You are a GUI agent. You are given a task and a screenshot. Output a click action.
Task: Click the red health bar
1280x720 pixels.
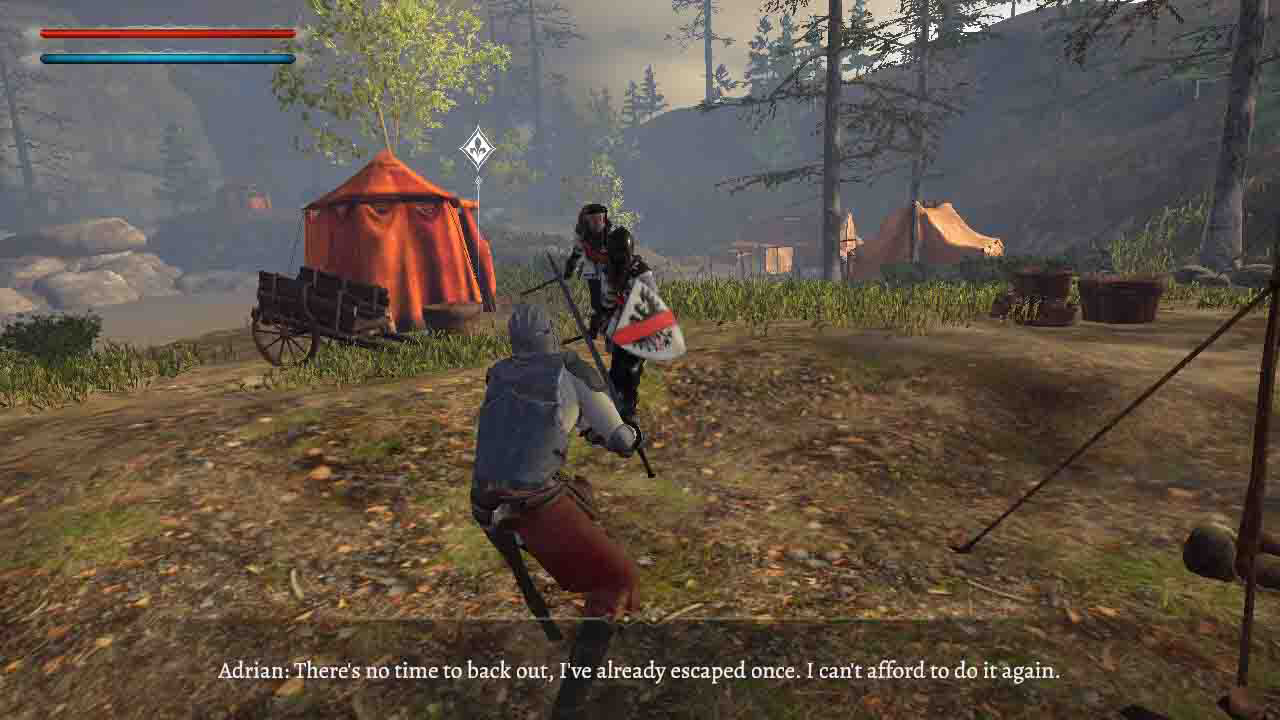coord(165,33)
